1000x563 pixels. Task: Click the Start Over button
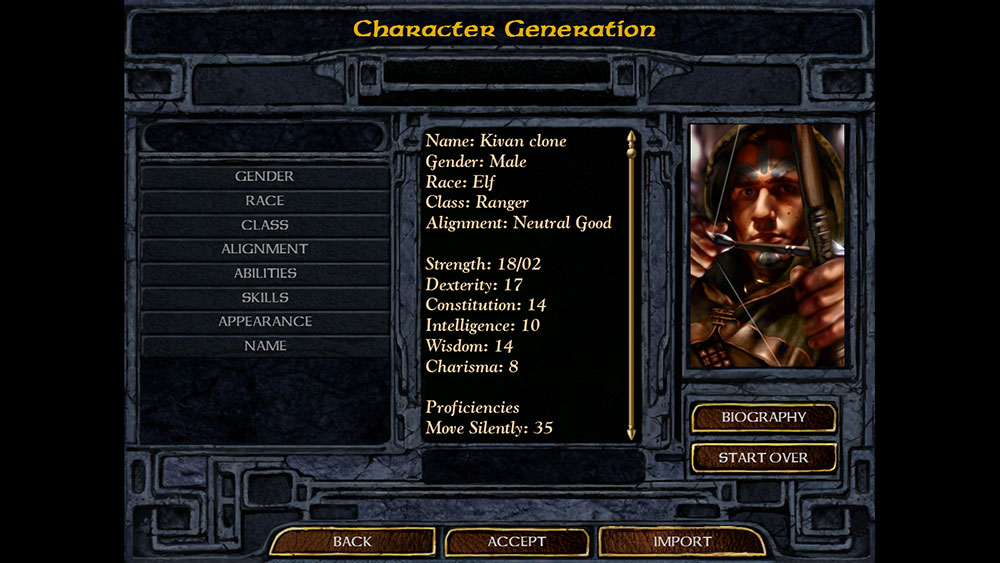[x=763, y=458]
